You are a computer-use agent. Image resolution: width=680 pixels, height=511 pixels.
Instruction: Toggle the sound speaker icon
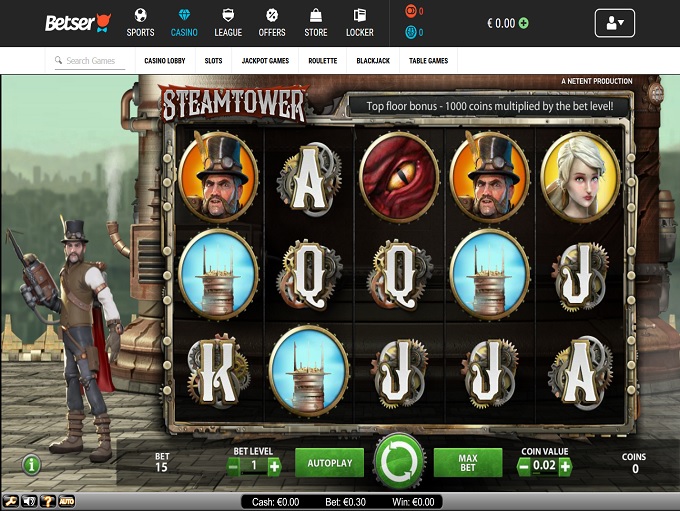point(28,500)
